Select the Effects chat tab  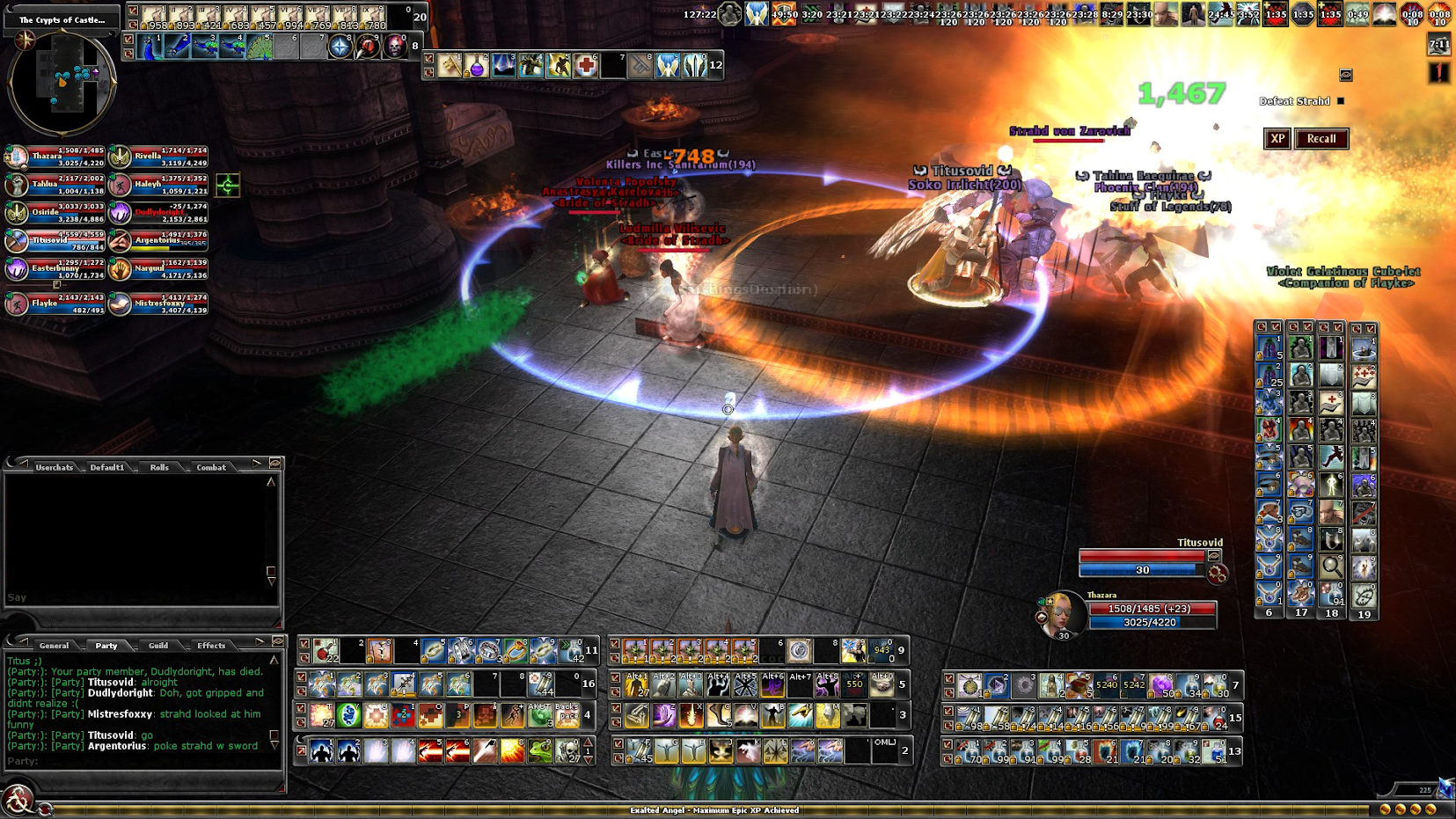[211, 646]
